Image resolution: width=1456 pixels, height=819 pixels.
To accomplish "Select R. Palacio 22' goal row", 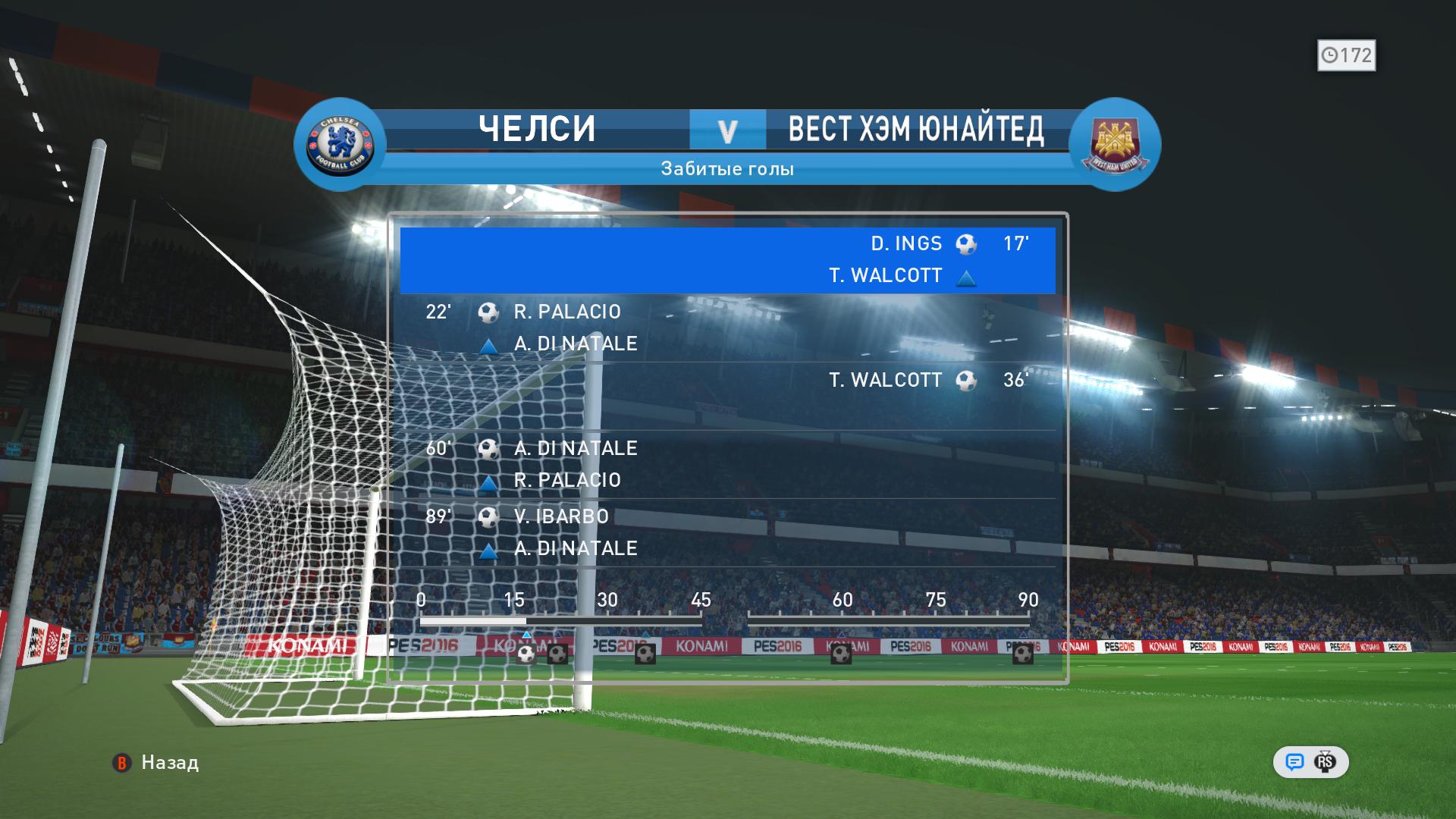I will coord(727,328).
